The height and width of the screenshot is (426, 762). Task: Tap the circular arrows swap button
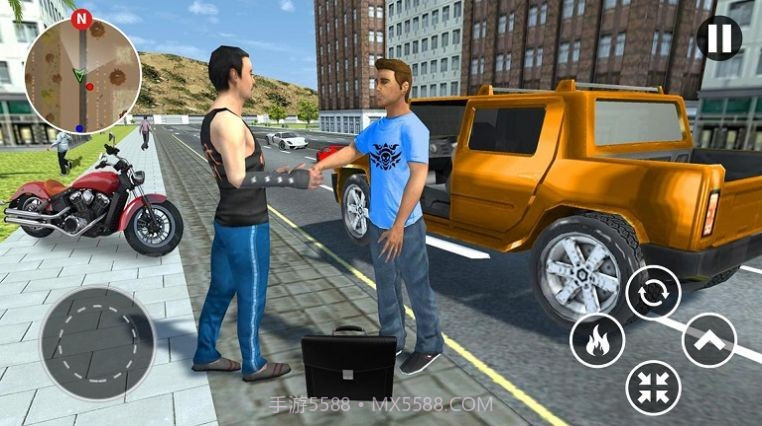[653, 293]
